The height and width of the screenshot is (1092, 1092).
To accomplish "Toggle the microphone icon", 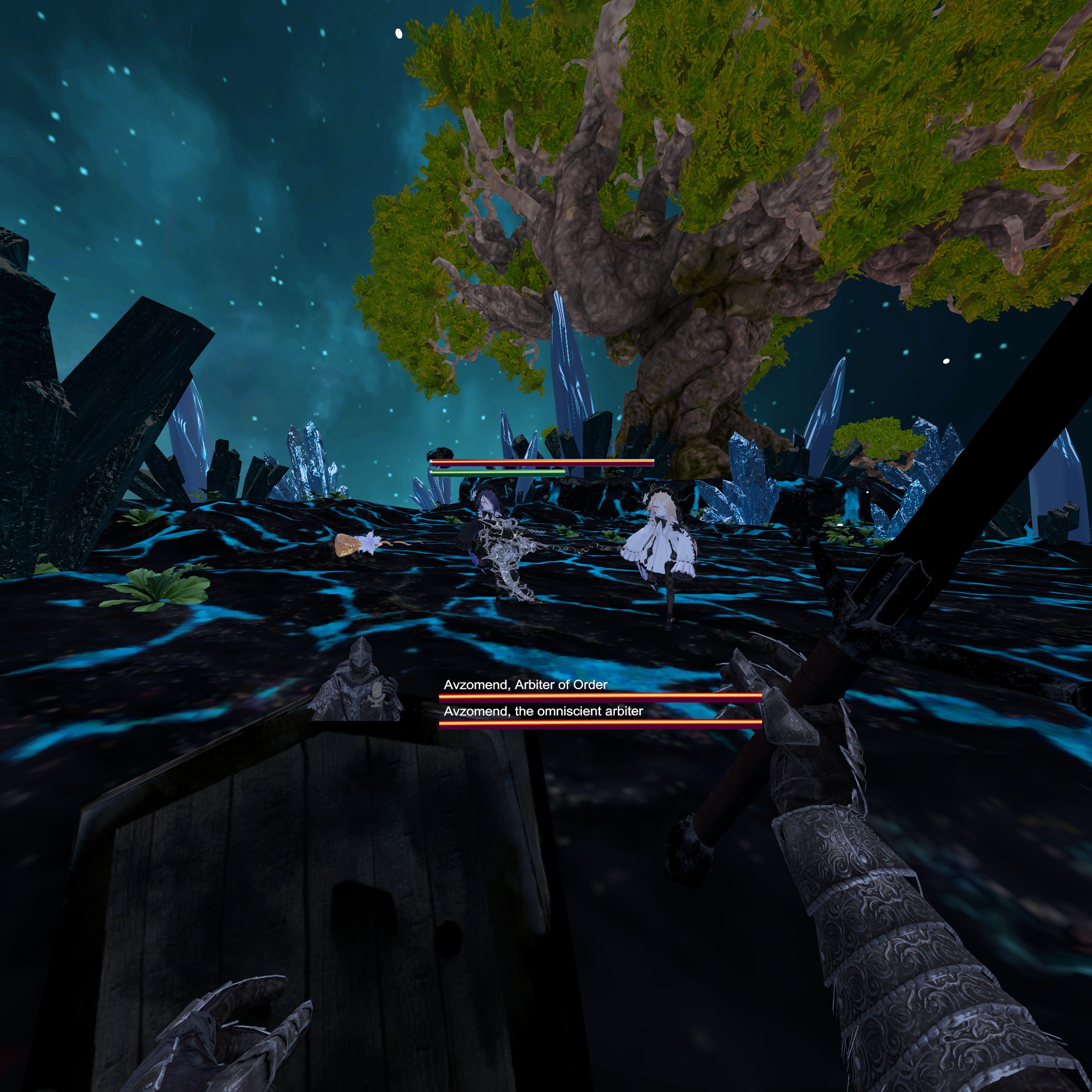I will (374, 693).
